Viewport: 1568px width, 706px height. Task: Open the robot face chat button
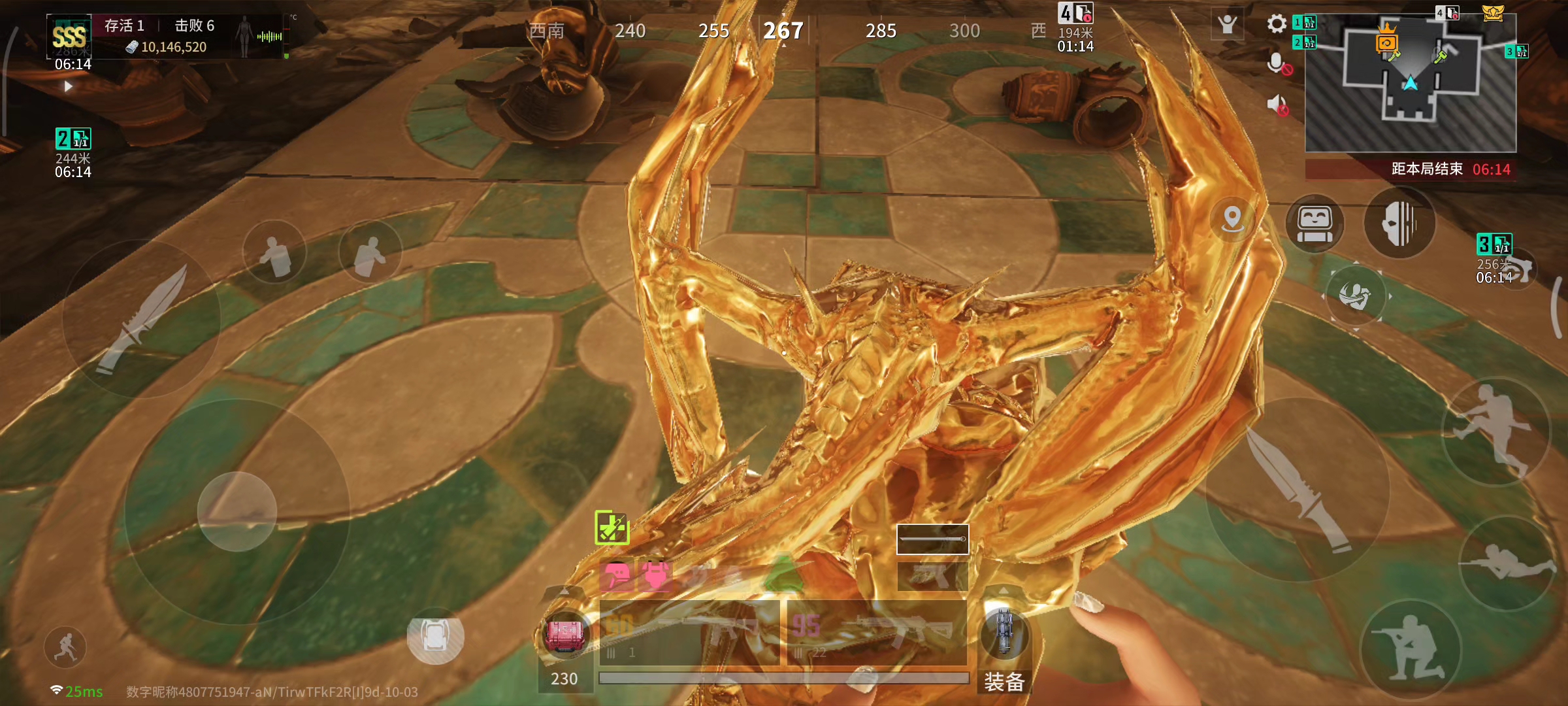[x=1315, y=223]
